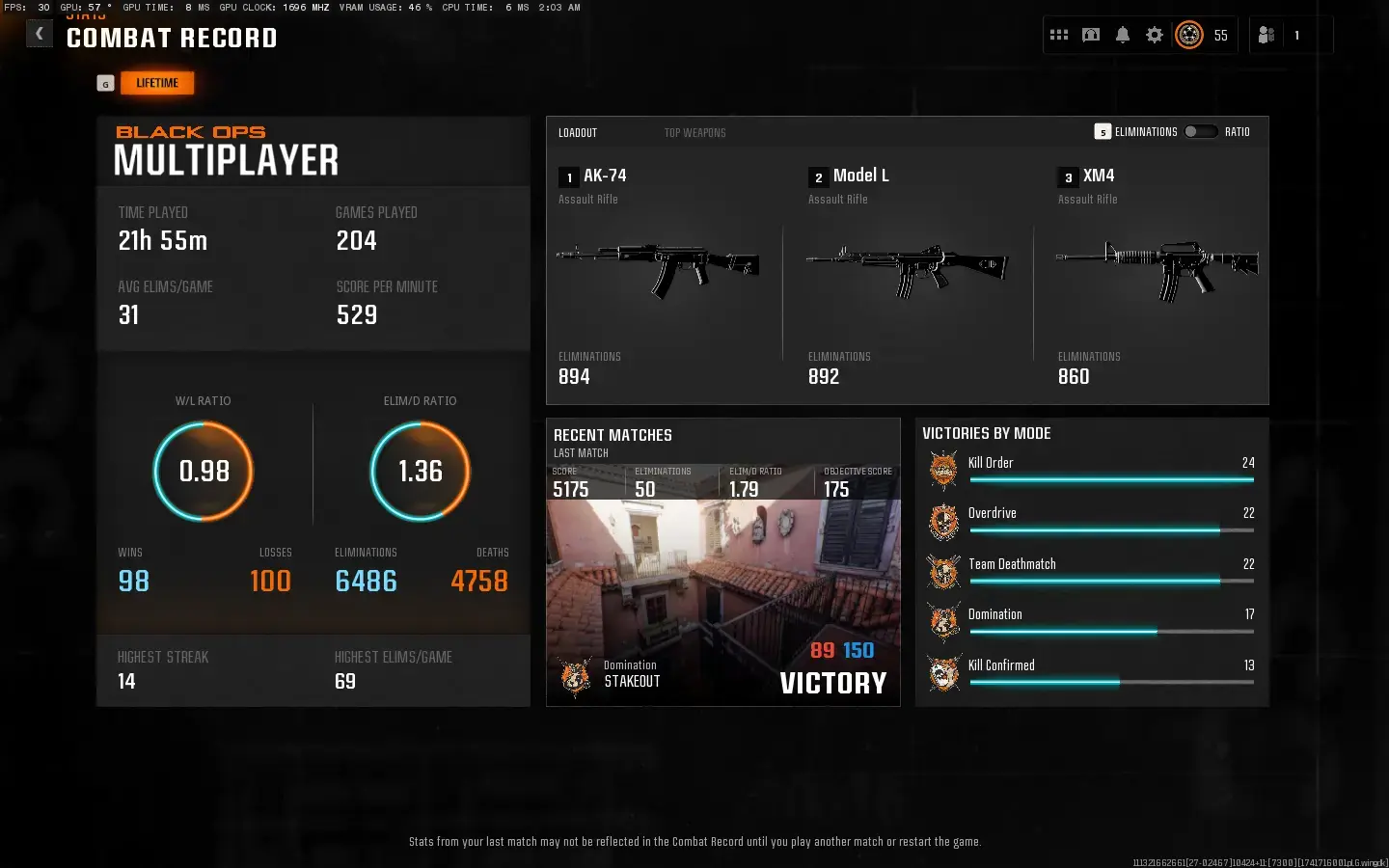Switch the toggle from Eliminations to Ratio
The width and height of the screenshot is (1389, 868).
point(1202,131)
